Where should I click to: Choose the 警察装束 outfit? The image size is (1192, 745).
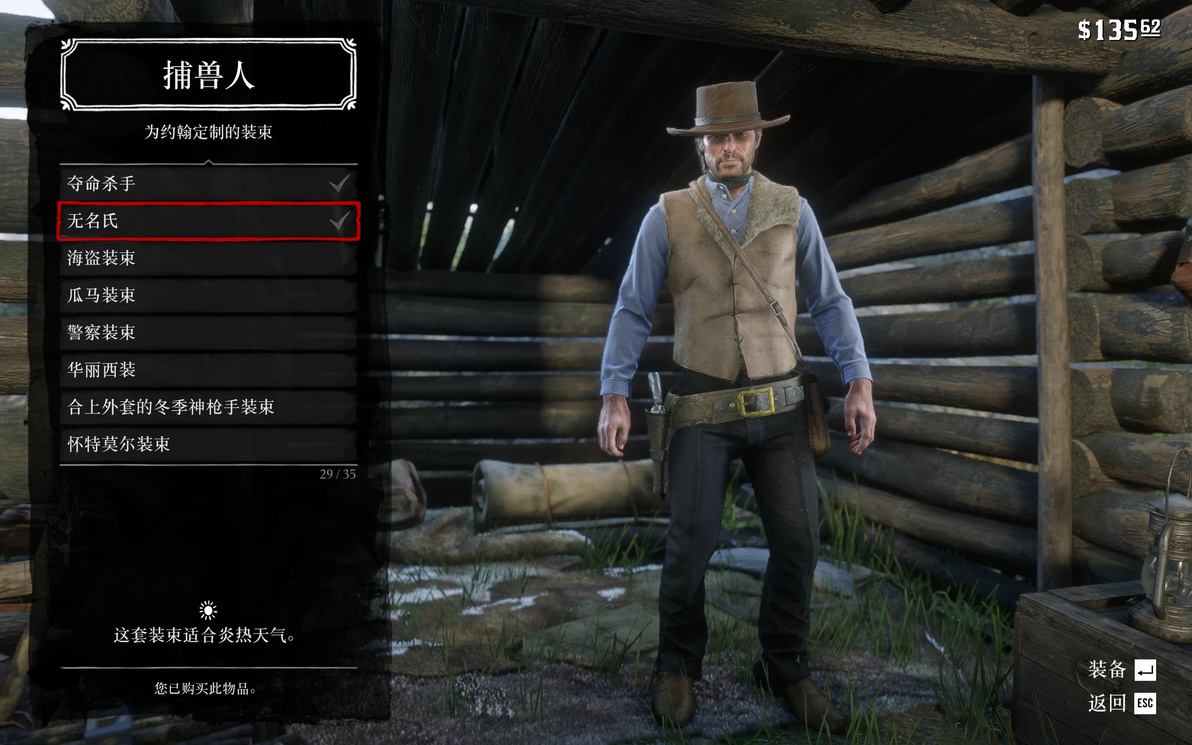[x=208, y=332]
